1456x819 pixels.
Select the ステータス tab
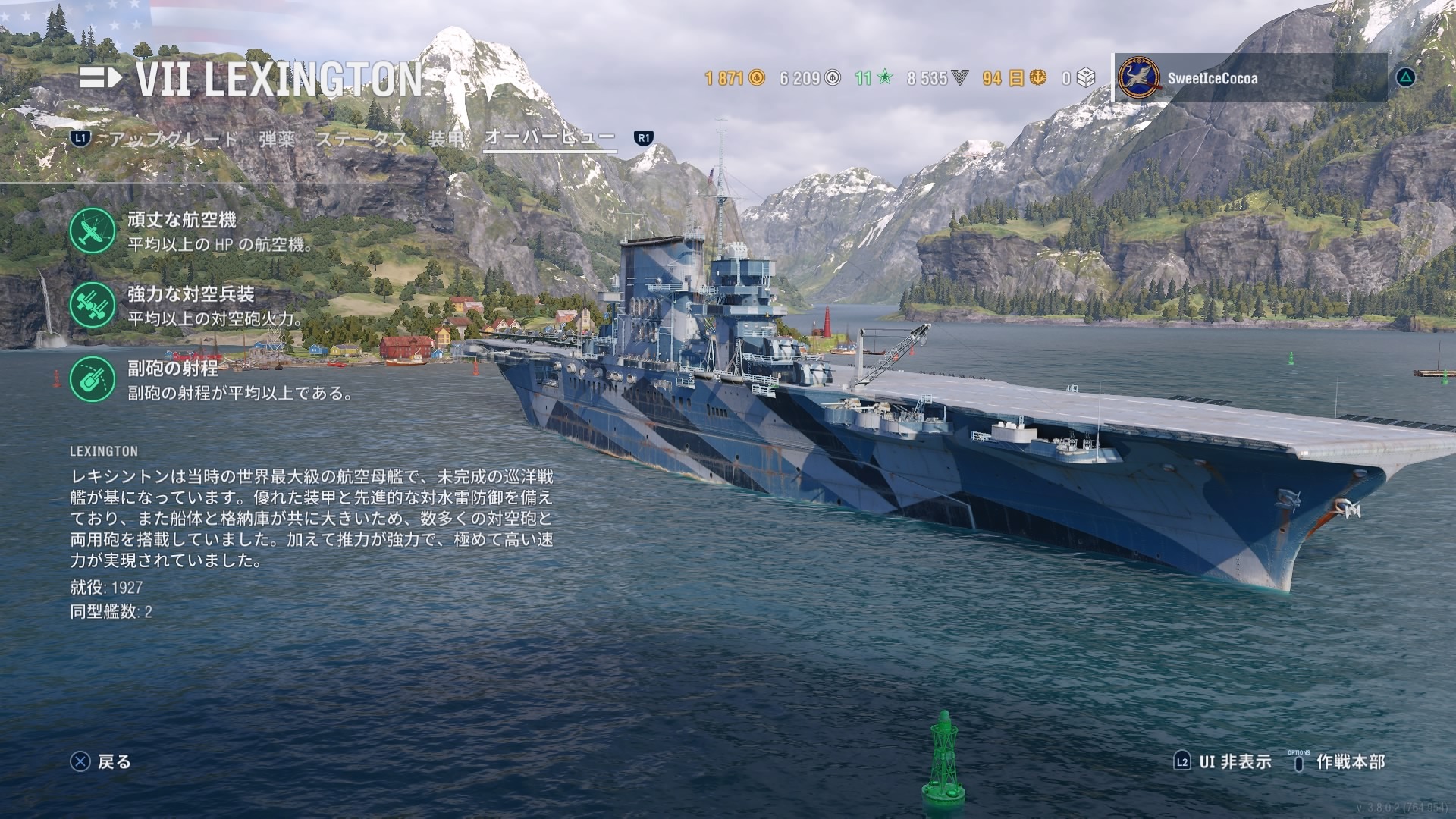pos(362,139)
